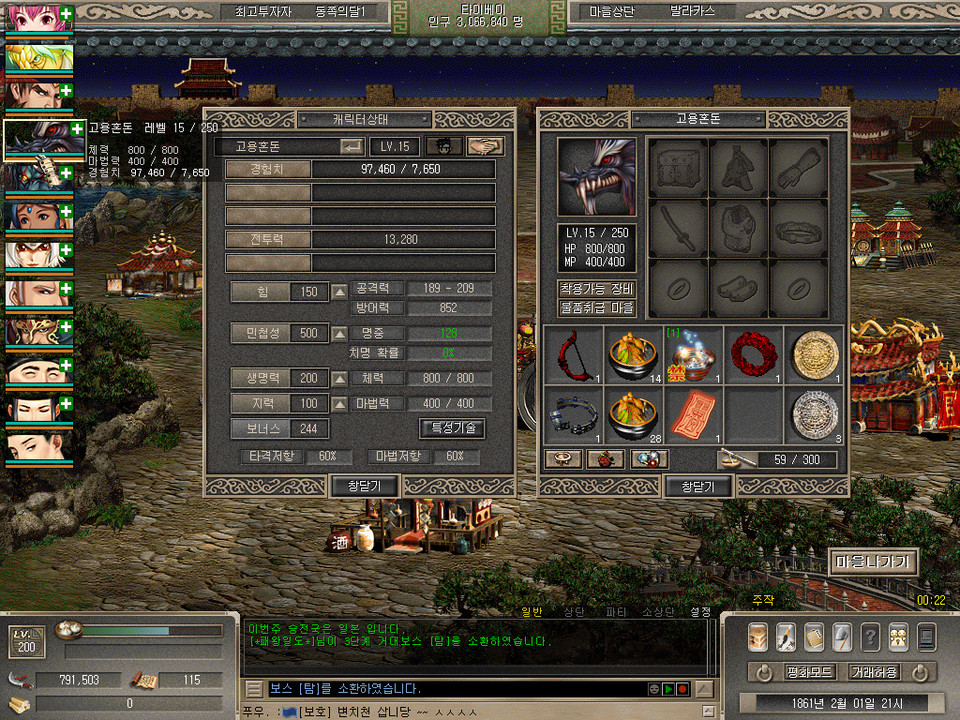Show 착용가능 장비 equippable gear
960x720 pixels.
(x=597, y=289)
